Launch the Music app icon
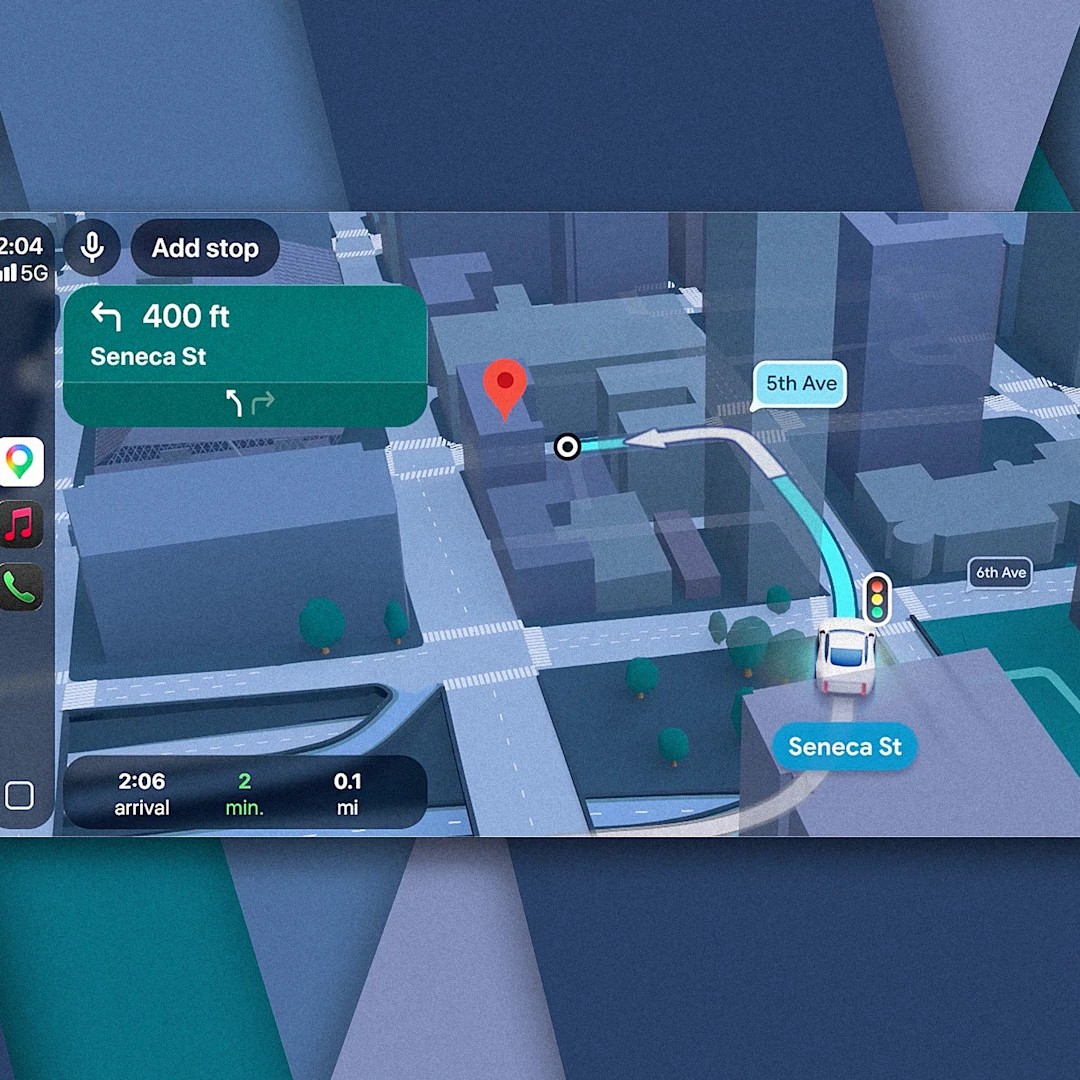 (20, 525)
